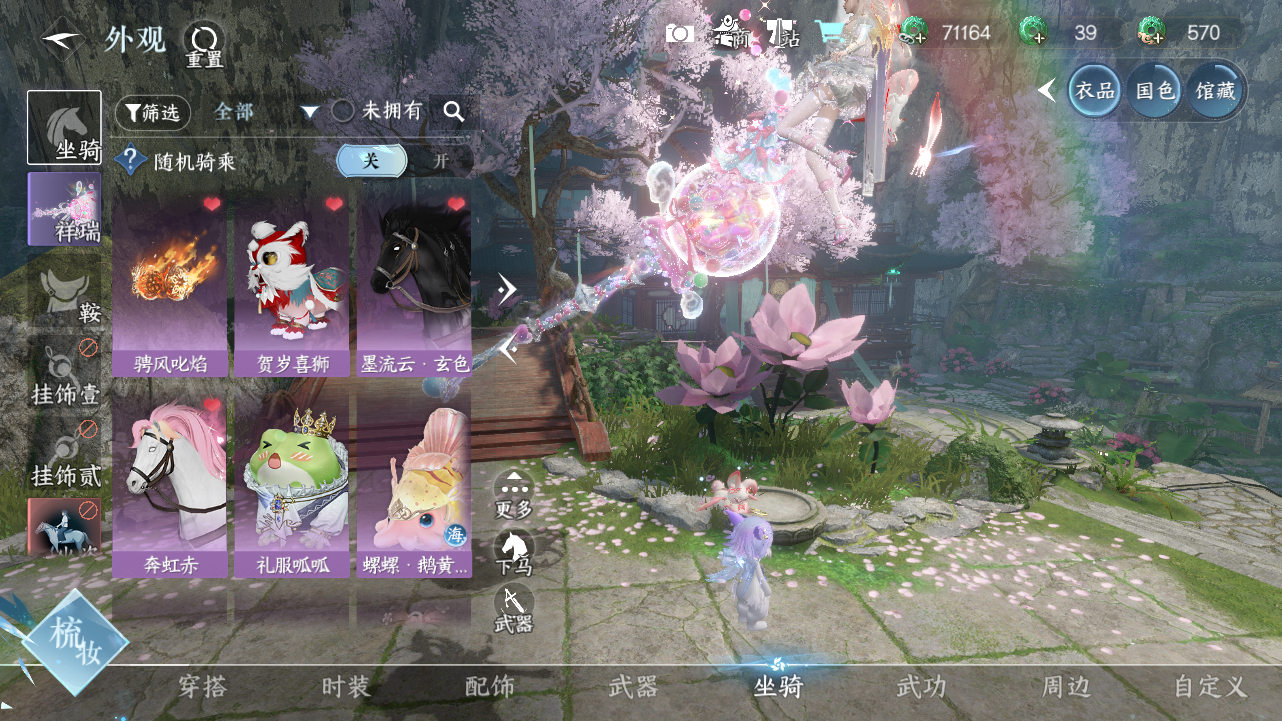Select the 骋风叱焰 mount card
1282x721 pixels.
tap(169, 286)
